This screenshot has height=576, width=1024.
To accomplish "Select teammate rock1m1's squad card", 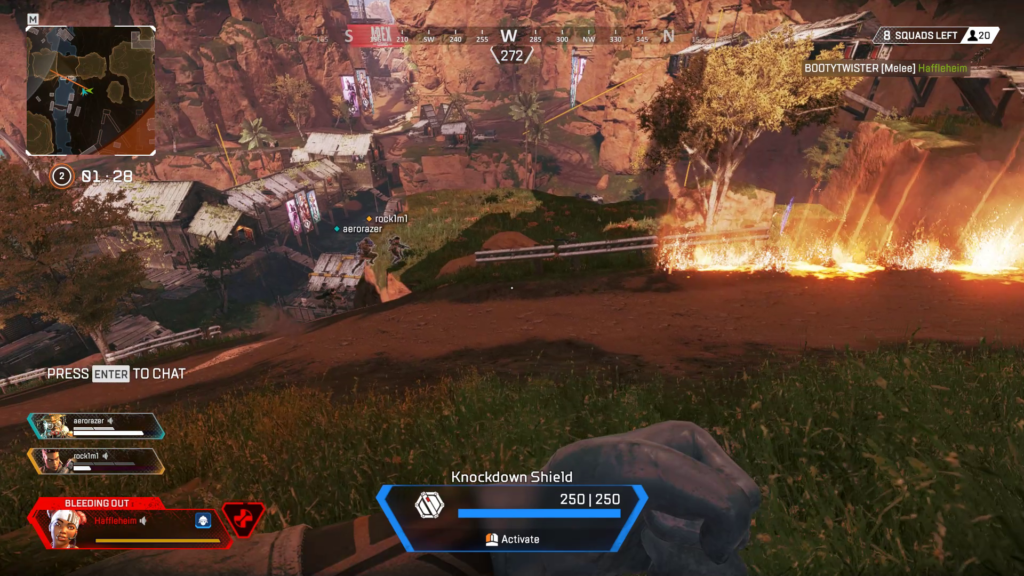I will [96, 461].
